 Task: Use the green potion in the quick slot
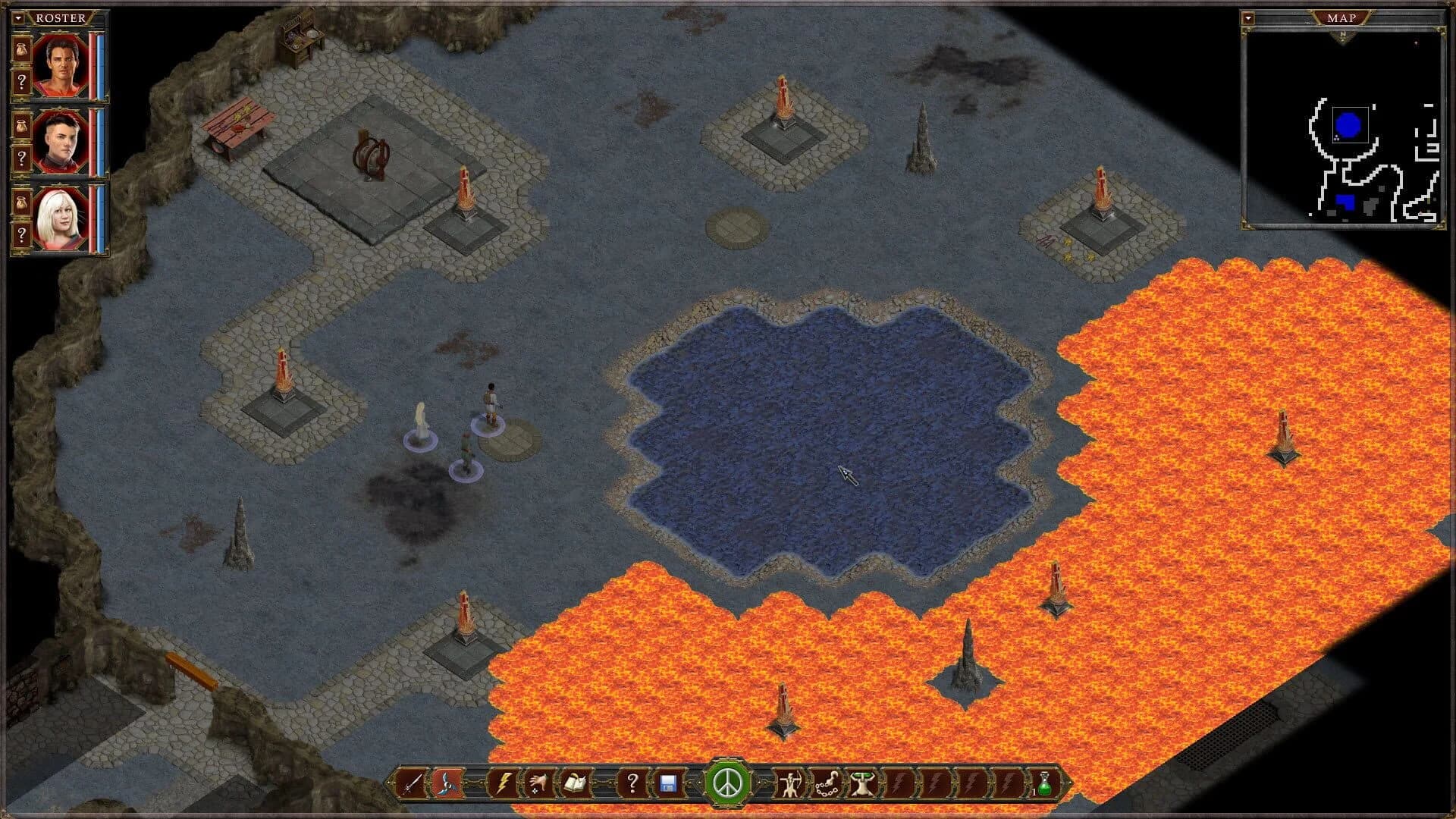click(1047, 786)
